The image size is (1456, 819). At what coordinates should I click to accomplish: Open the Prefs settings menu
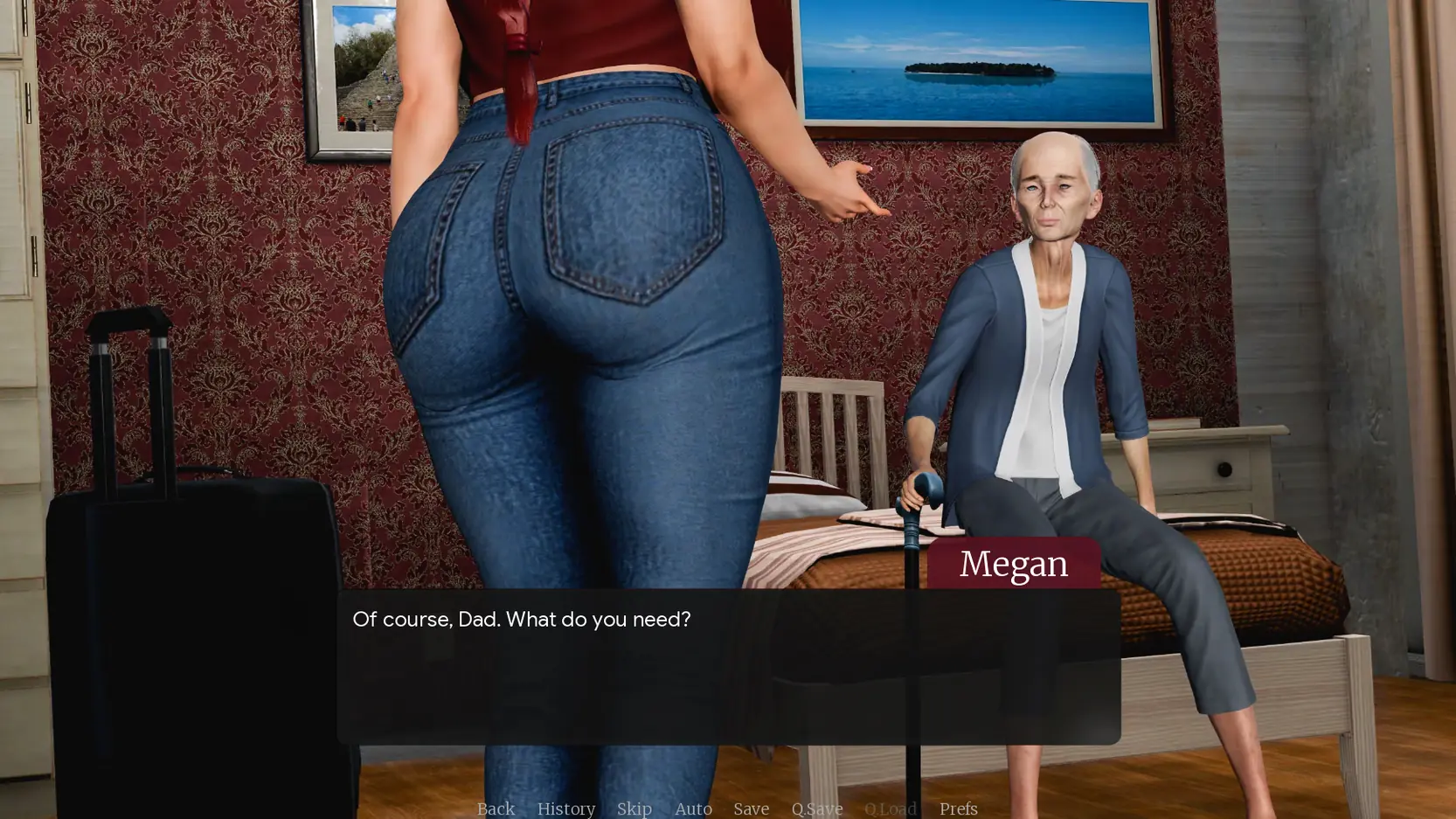[958, 809]
